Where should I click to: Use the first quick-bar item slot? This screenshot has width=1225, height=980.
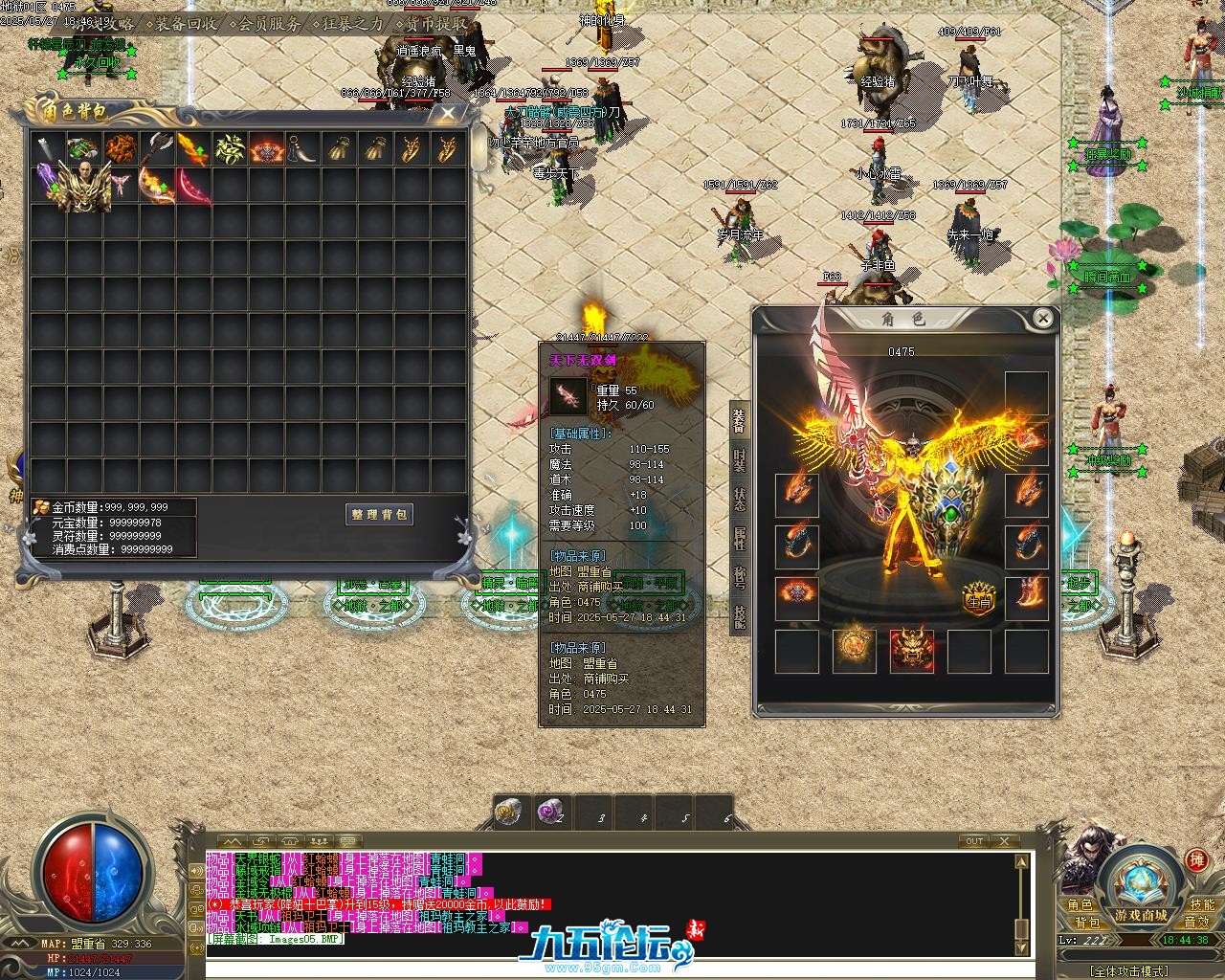point(508,813)
